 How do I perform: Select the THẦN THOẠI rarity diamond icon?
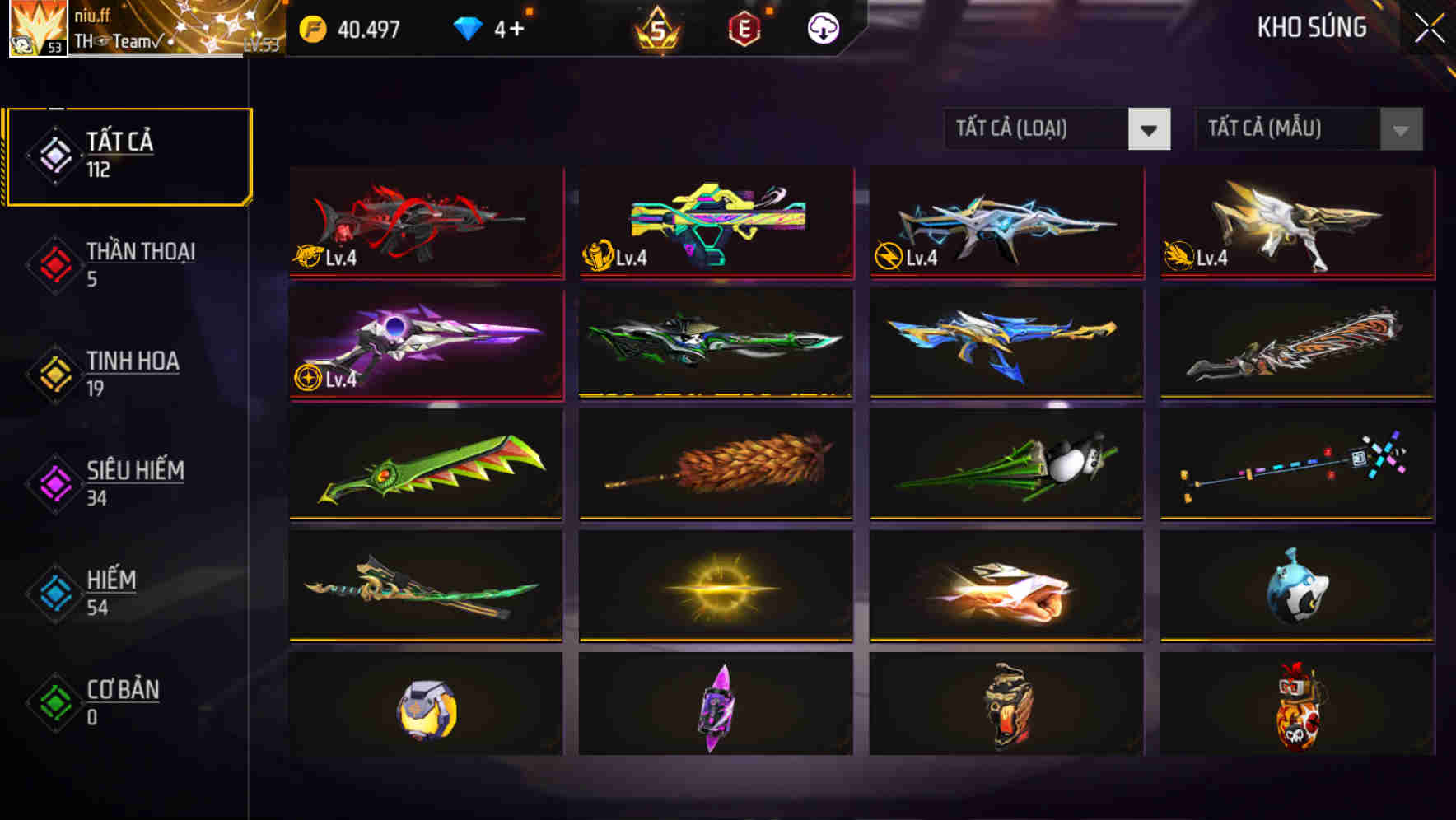49,265
